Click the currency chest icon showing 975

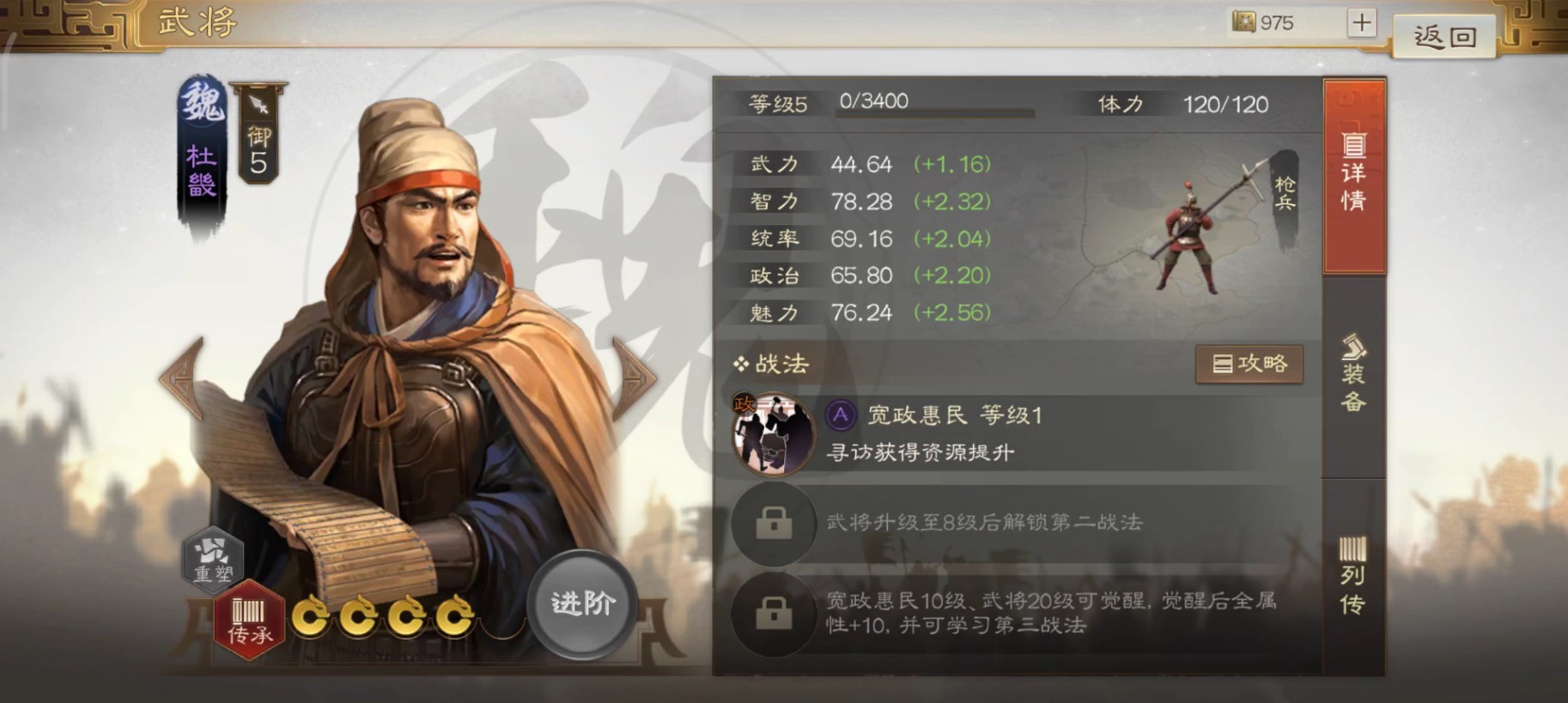pos(1244,22)
